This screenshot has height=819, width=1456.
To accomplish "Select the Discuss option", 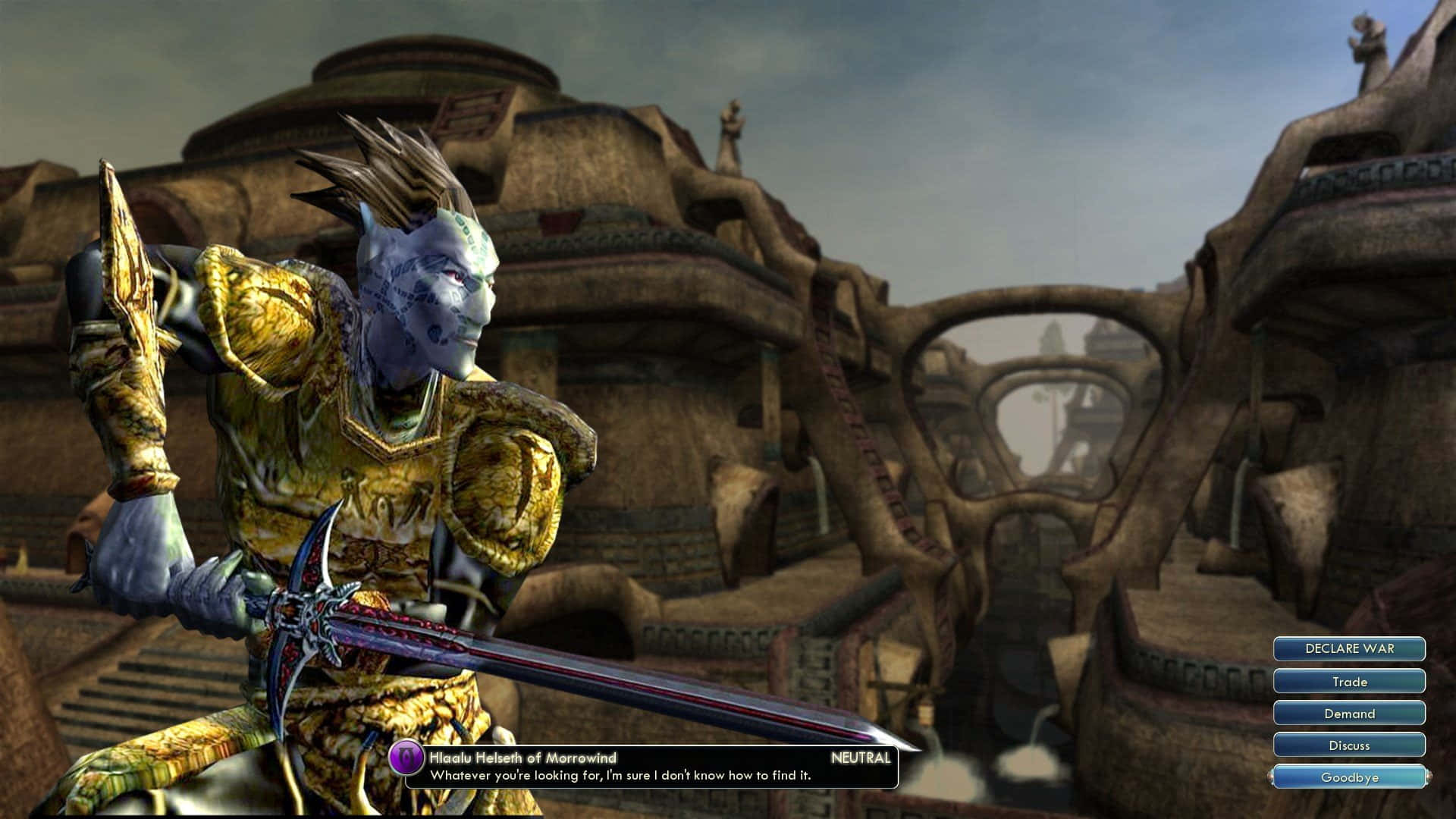I will (x=1349, y=745).
